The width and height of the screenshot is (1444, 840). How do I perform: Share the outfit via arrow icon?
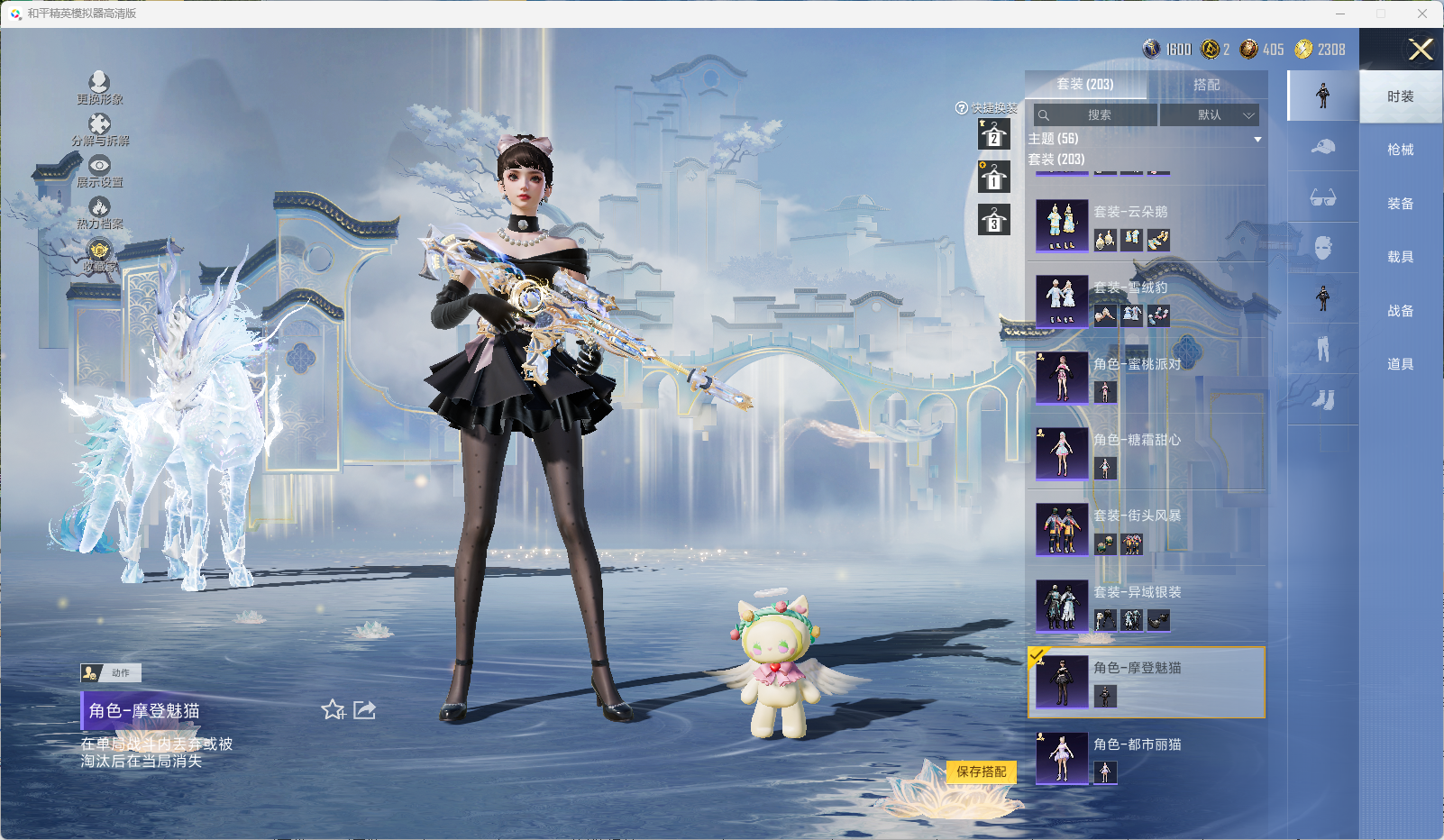point(364,710)
